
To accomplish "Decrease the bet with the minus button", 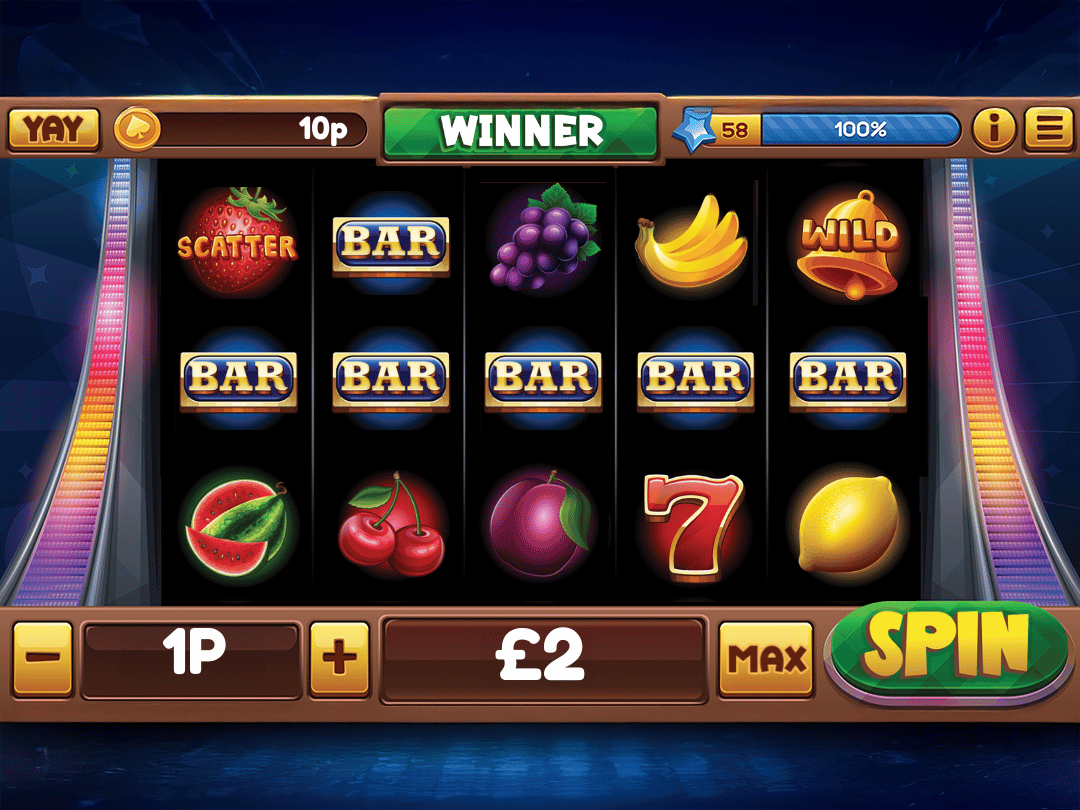I will click(x=43, y=659).
